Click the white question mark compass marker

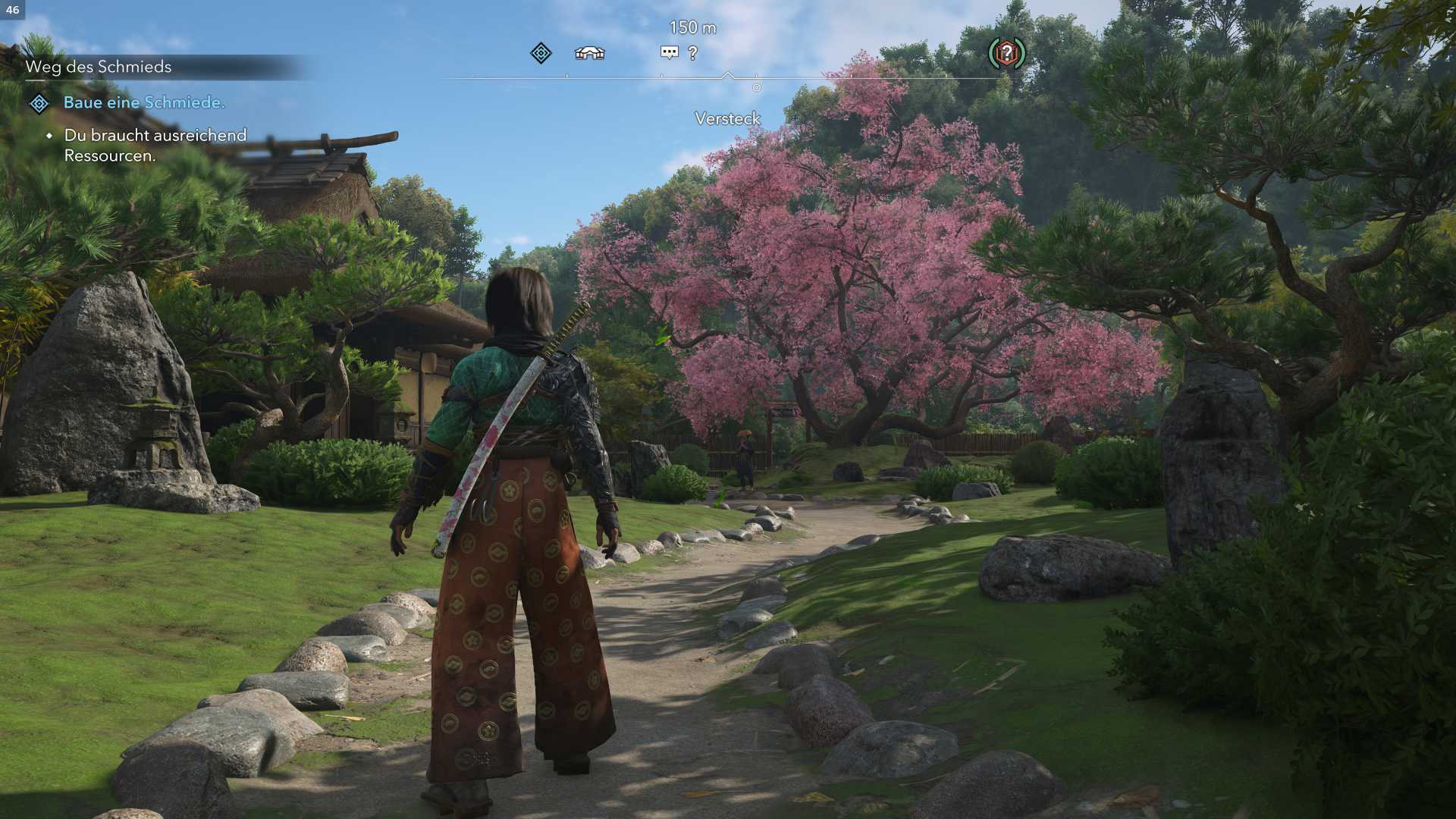tap(692, 53)
